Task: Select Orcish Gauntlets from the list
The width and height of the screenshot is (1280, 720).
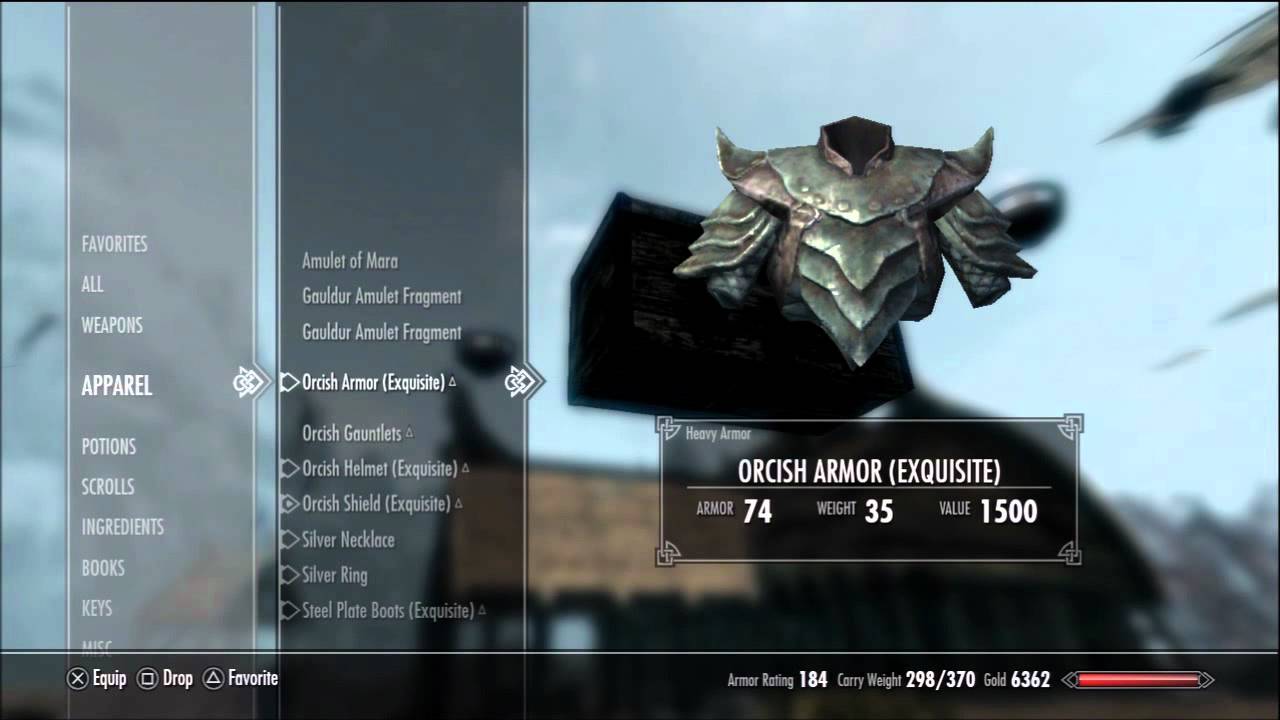Action: (x=352, y=434)
